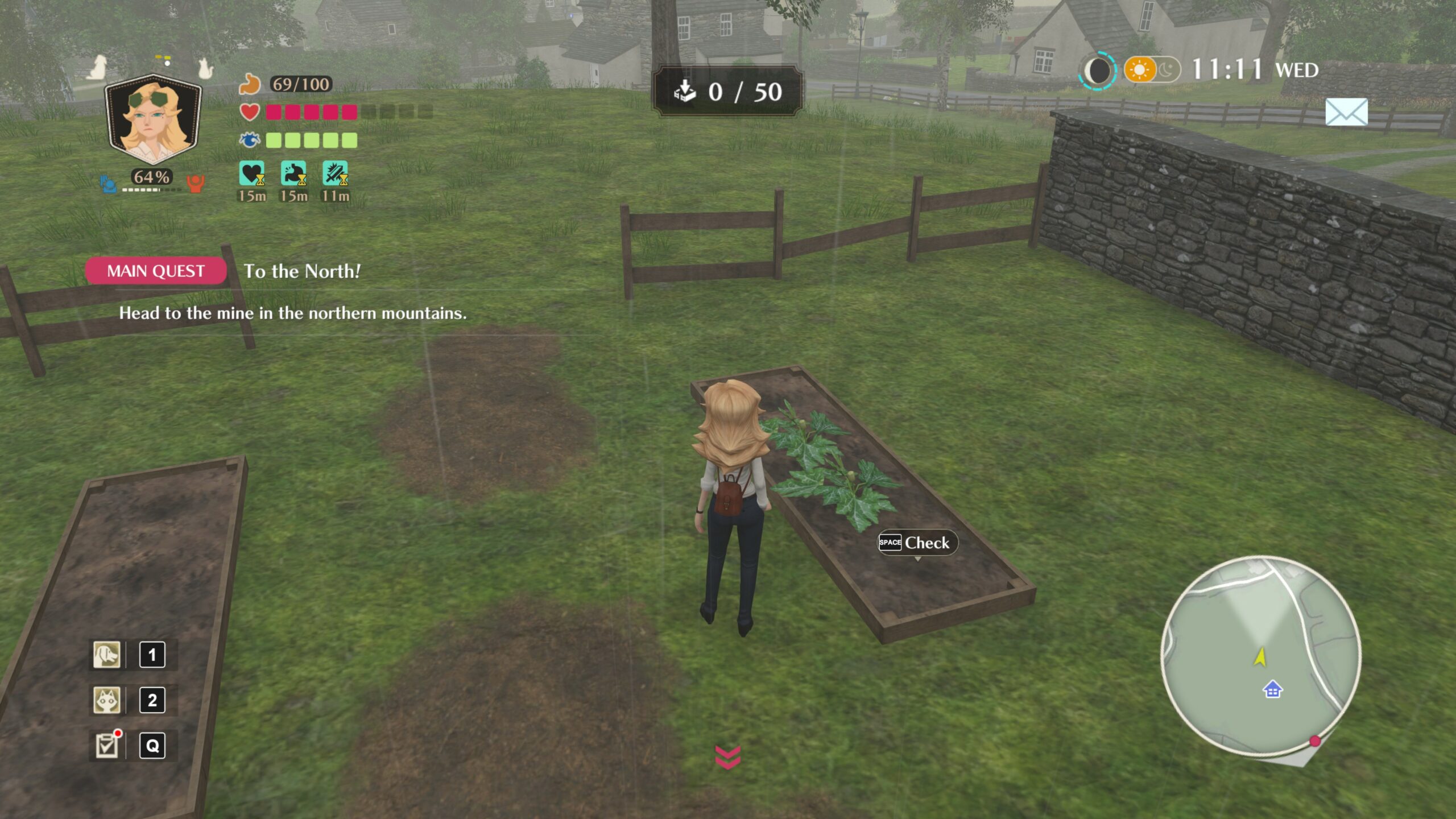Open the Main Quest tracker label

coord(155,271)
